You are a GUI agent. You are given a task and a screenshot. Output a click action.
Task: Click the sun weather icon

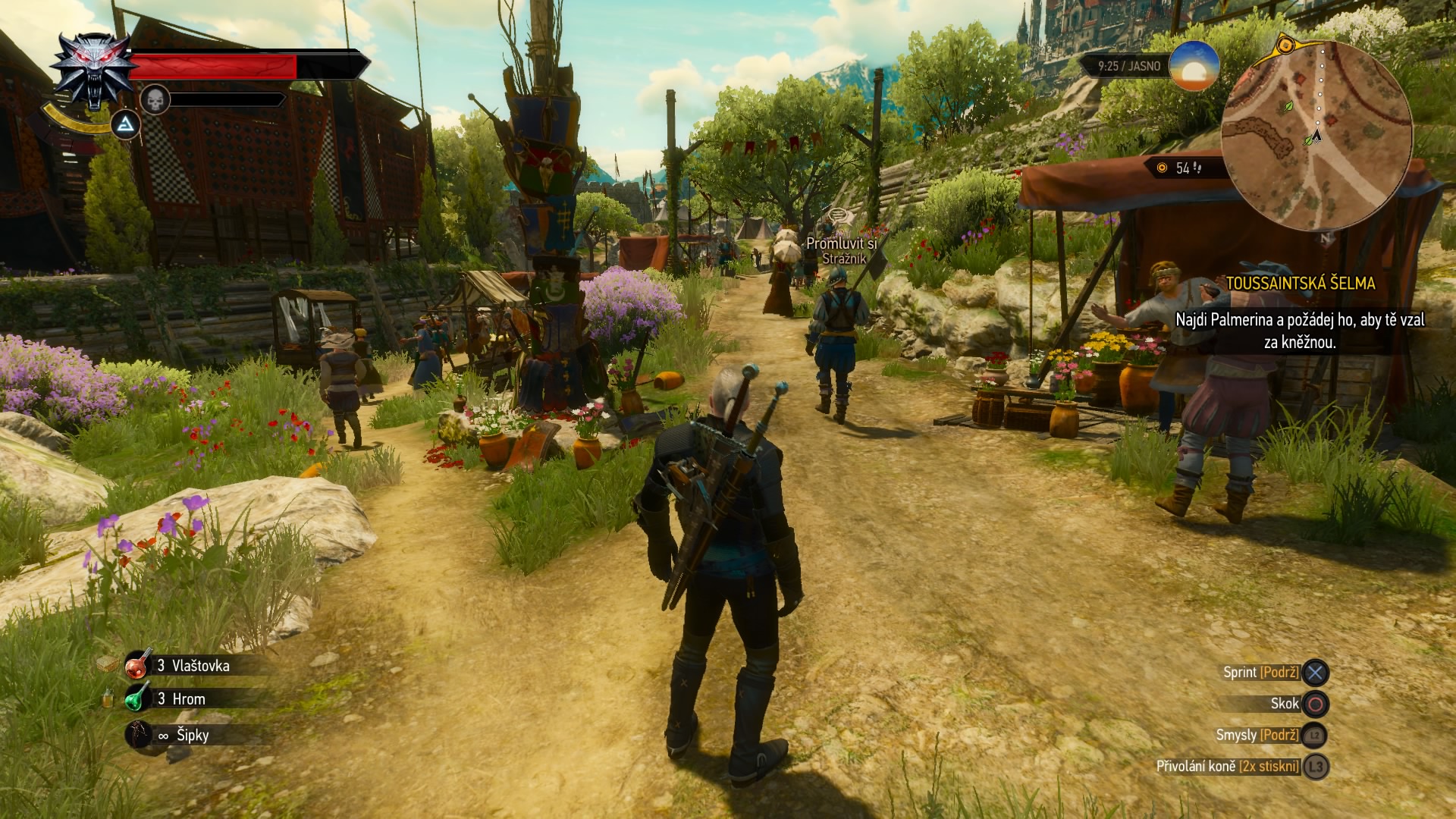click(x=1194, y=67)
